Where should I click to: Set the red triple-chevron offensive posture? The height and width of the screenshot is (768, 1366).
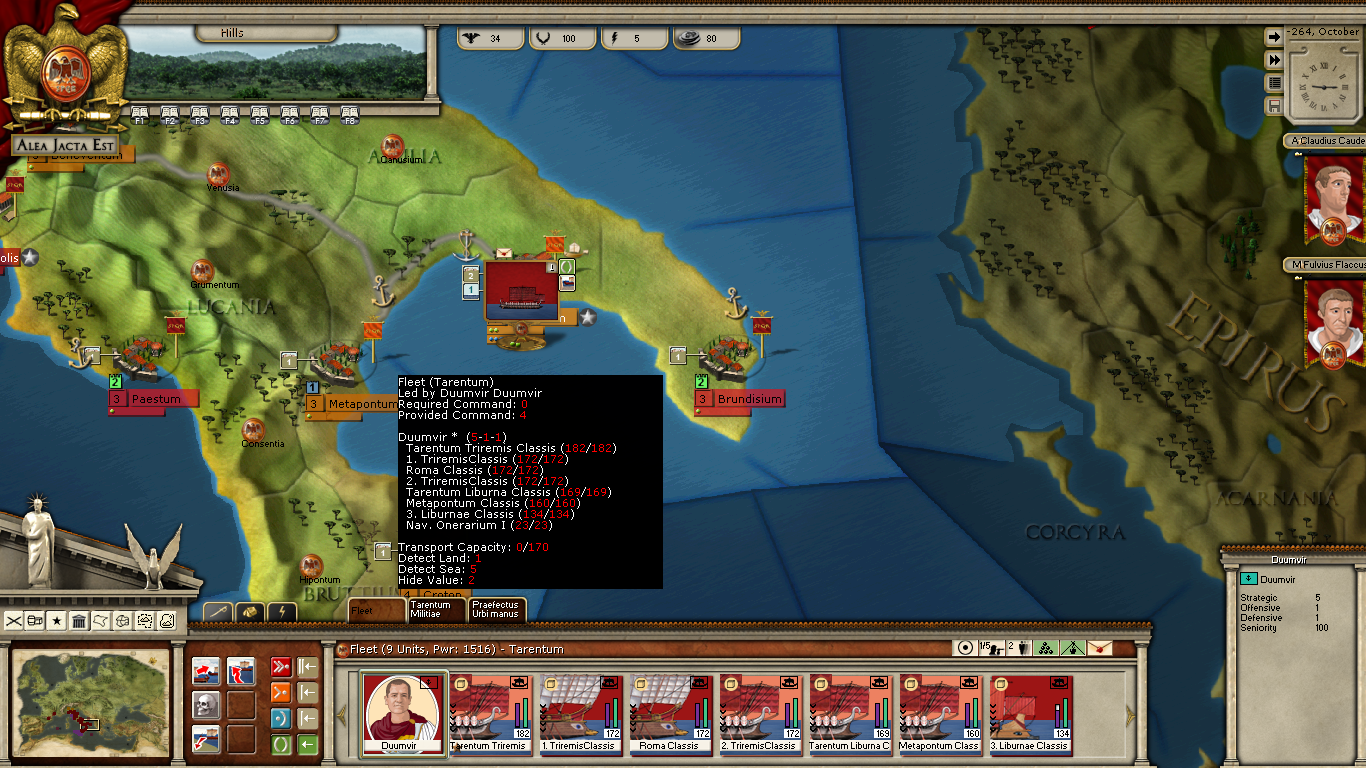(x=281, y=668)
